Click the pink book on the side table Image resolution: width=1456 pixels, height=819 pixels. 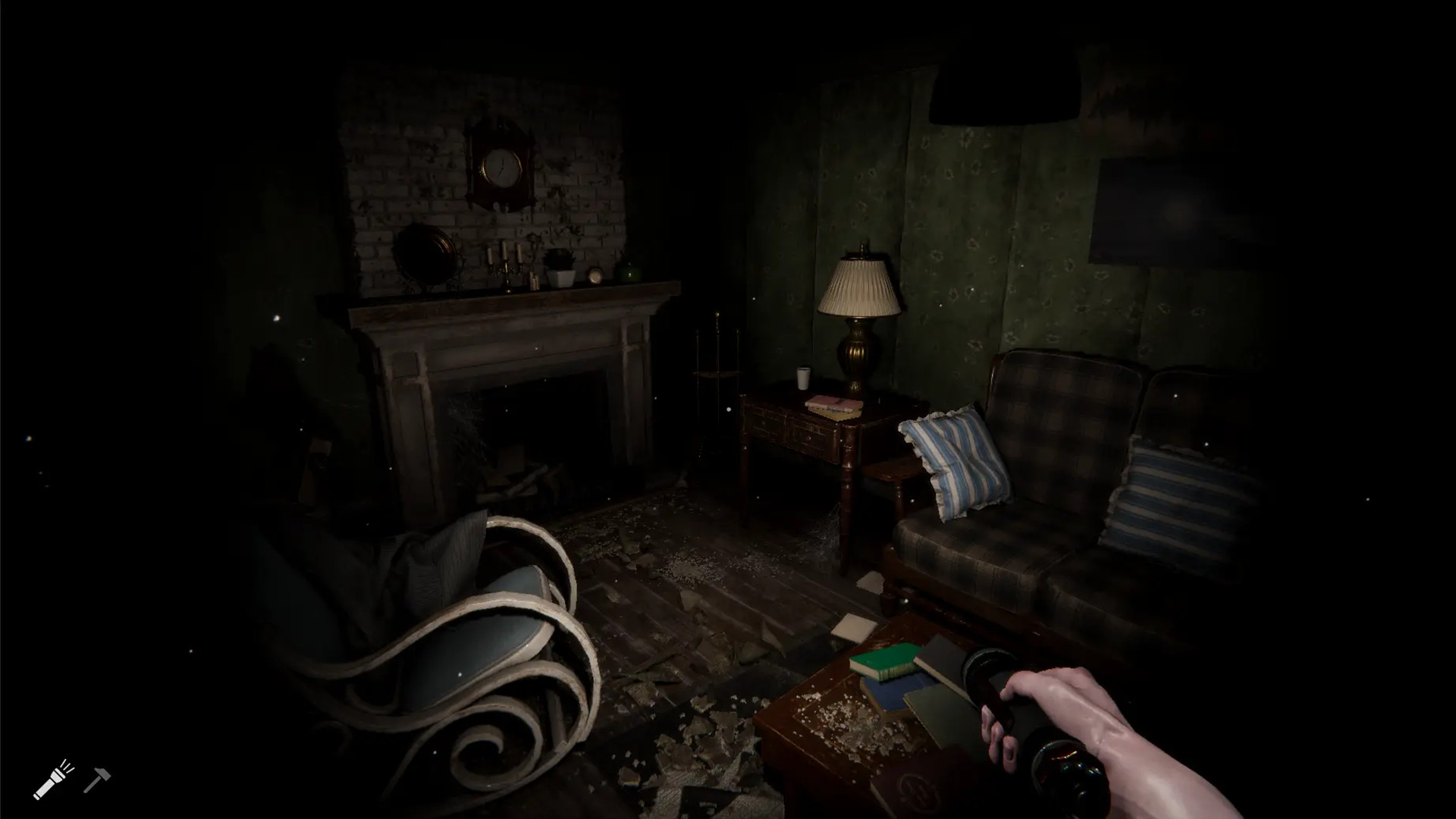tap(834, 404)
